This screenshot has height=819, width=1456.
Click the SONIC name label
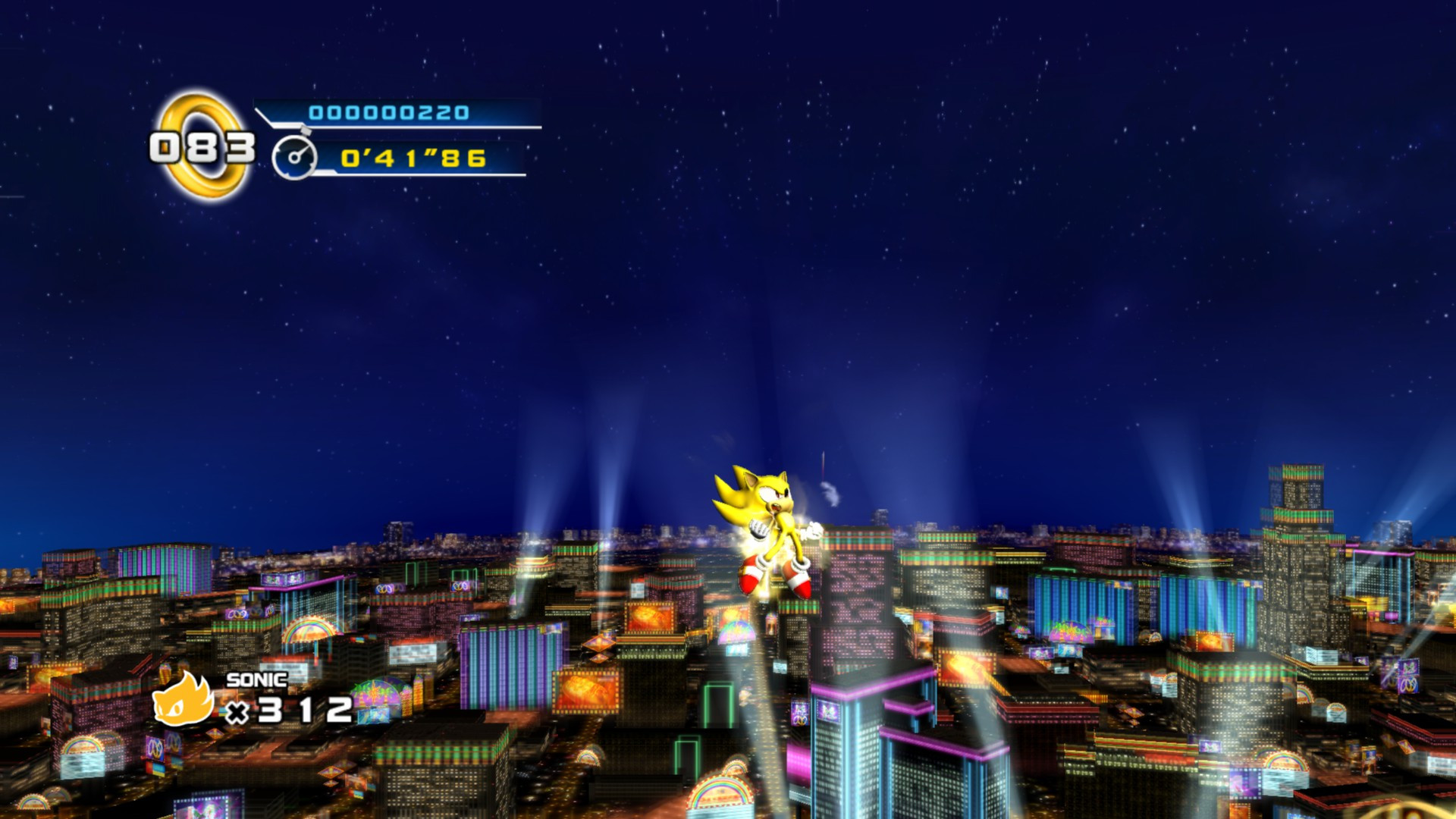[x=258, y=682]
